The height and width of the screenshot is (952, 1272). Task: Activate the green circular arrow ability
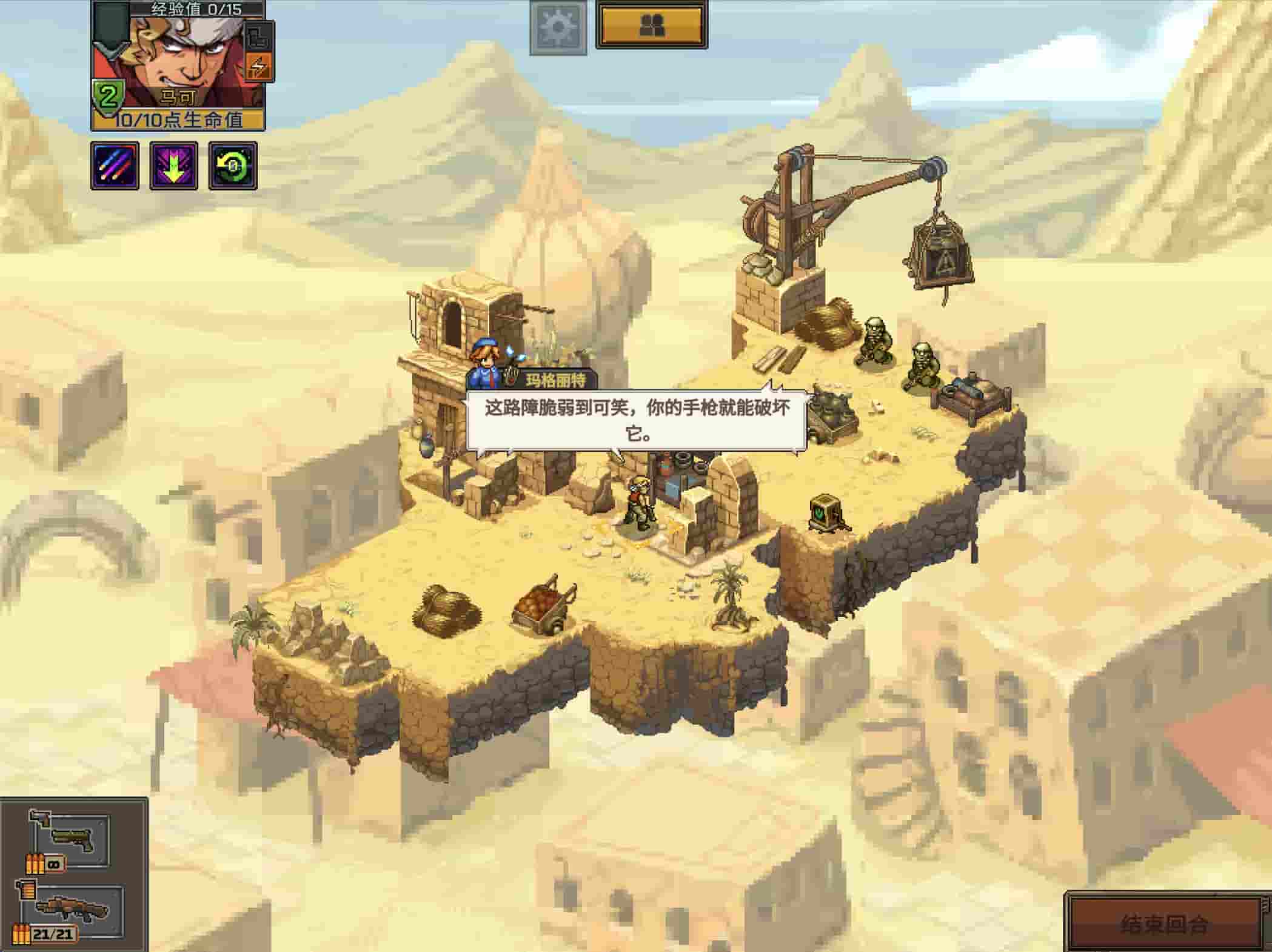[x=233, y=166]
